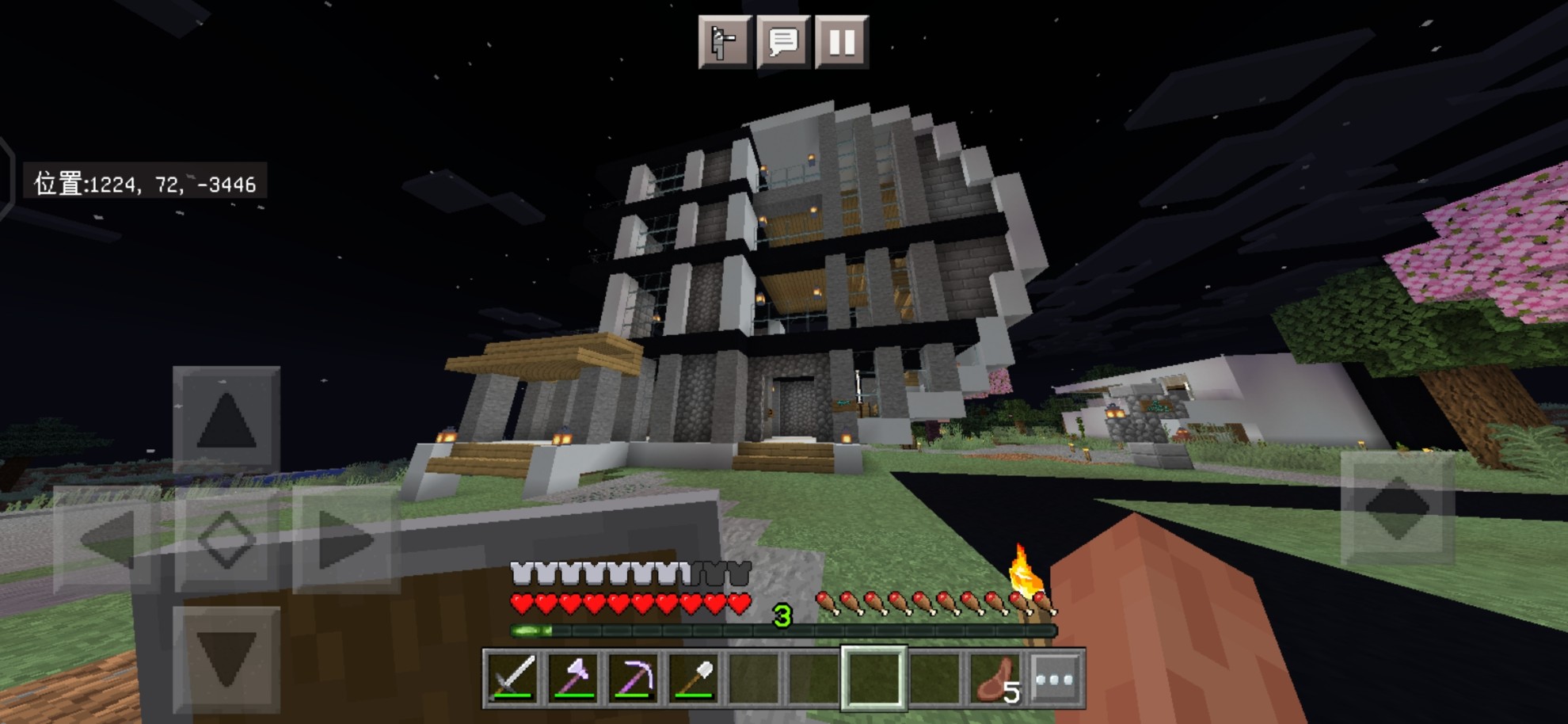This screenshot has width=1568, height=724.
Task: Tap the move forward arrow
Action: tap(226, 418)
